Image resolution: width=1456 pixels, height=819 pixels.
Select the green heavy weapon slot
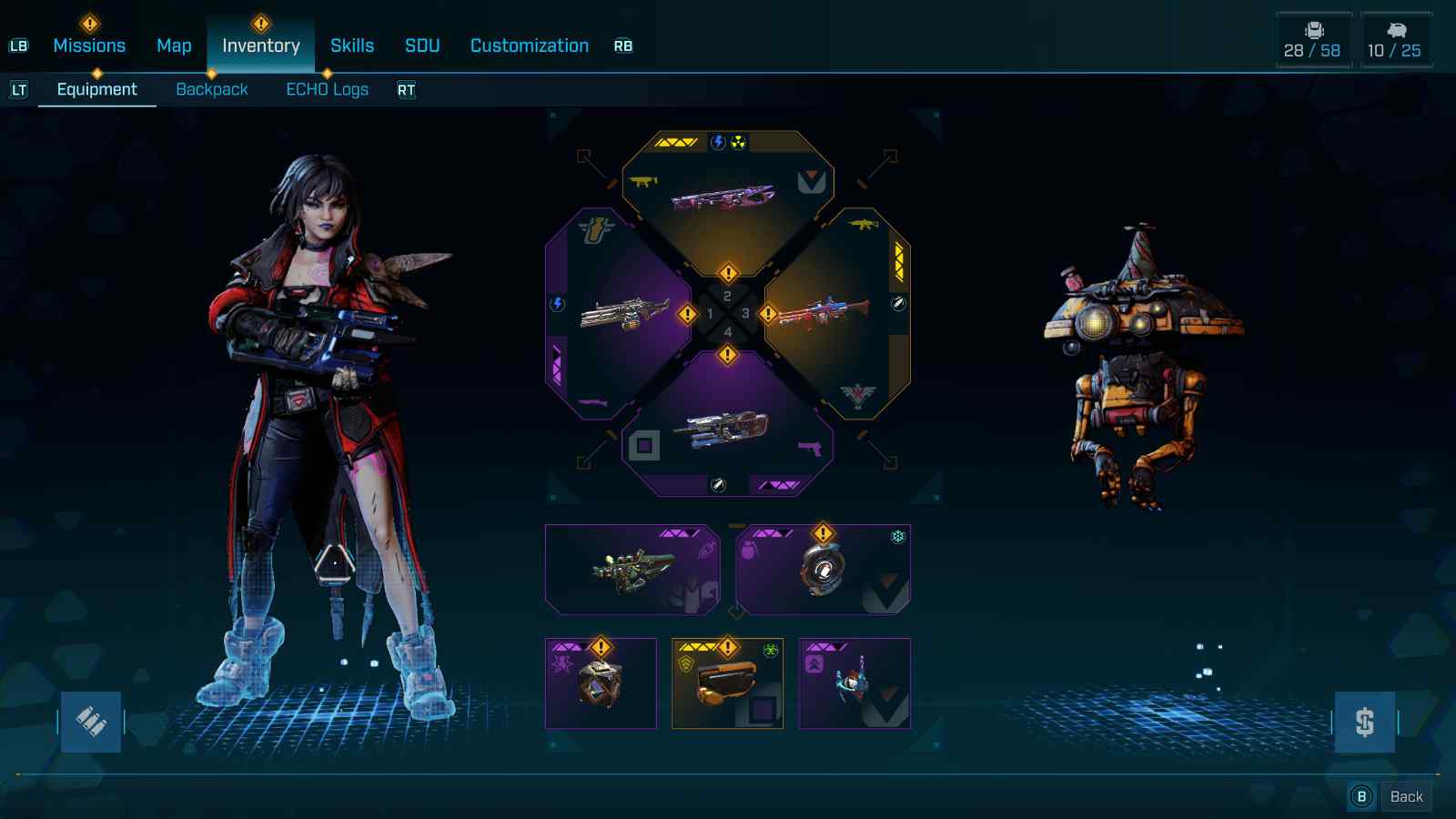[632, 570]
